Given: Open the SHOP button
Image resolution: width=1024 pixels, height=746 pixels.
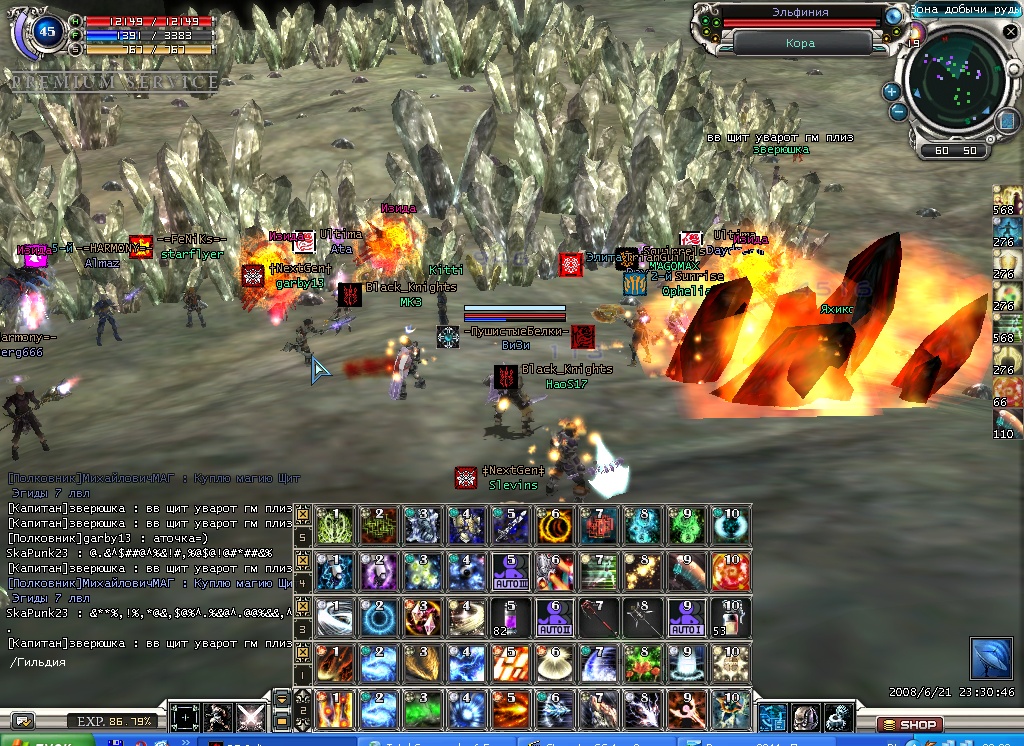Looking at the screenshot, I should click(911, 724).
